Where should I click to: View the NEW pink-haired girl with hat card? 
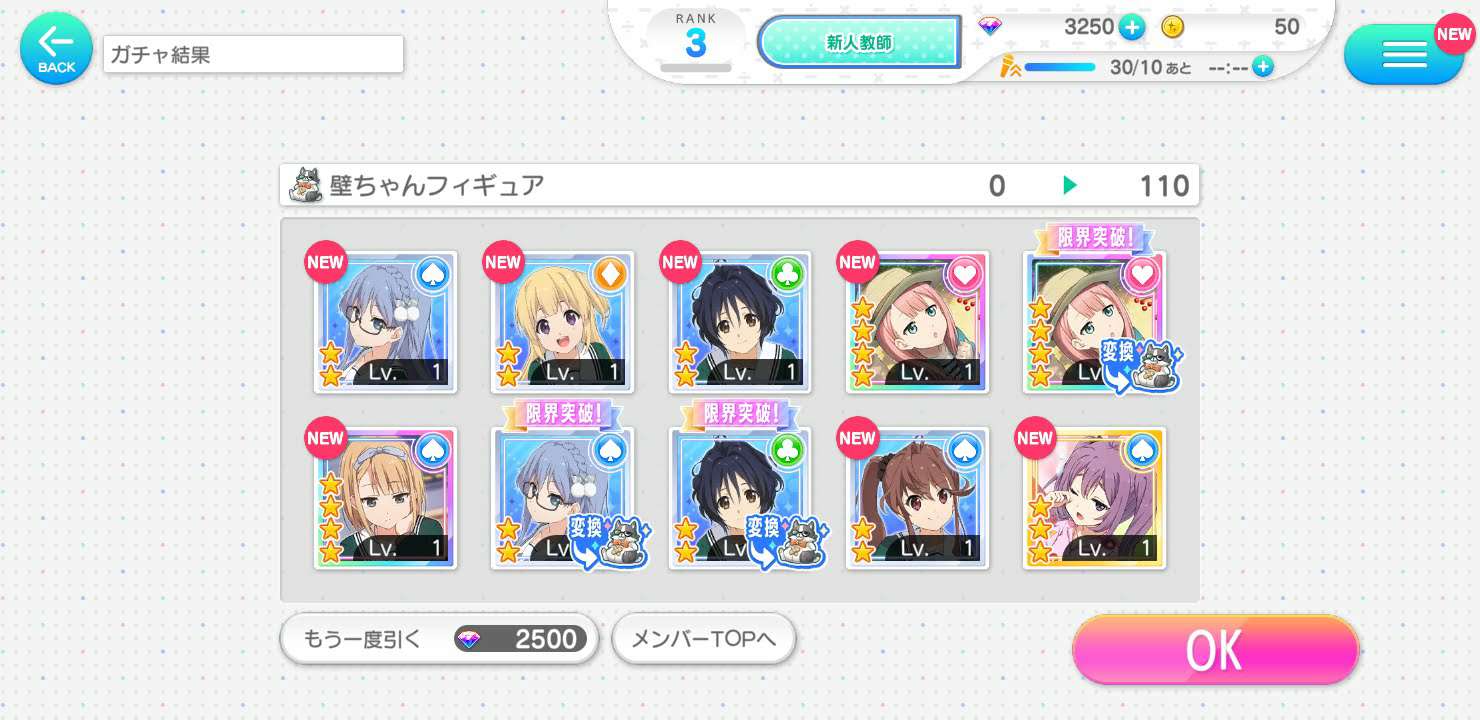(x=917, y=322)
